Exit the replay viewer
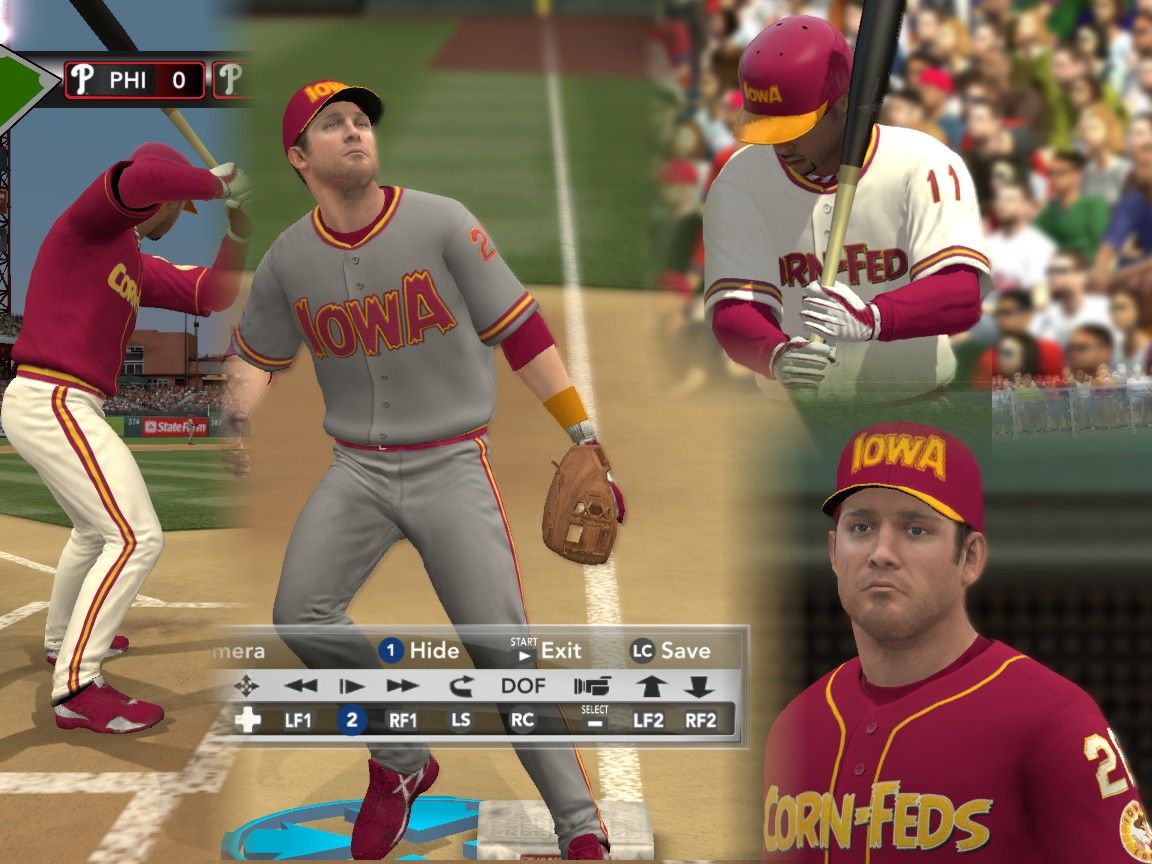Image resolution: width=1152 pixels, height=864 pixels. [x=546, y=651]
